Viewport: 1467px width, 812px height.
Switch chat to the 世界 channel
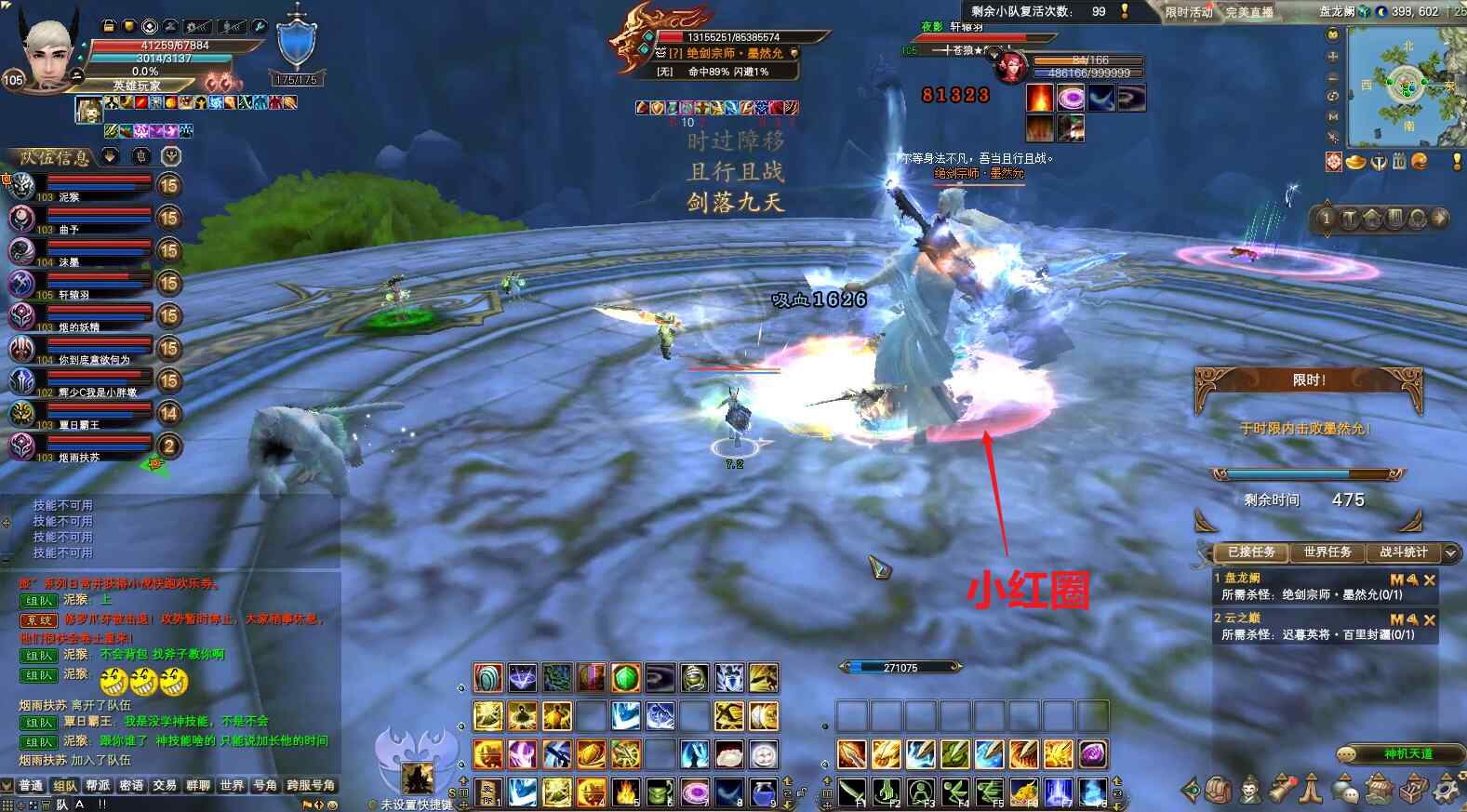[232, 786]
